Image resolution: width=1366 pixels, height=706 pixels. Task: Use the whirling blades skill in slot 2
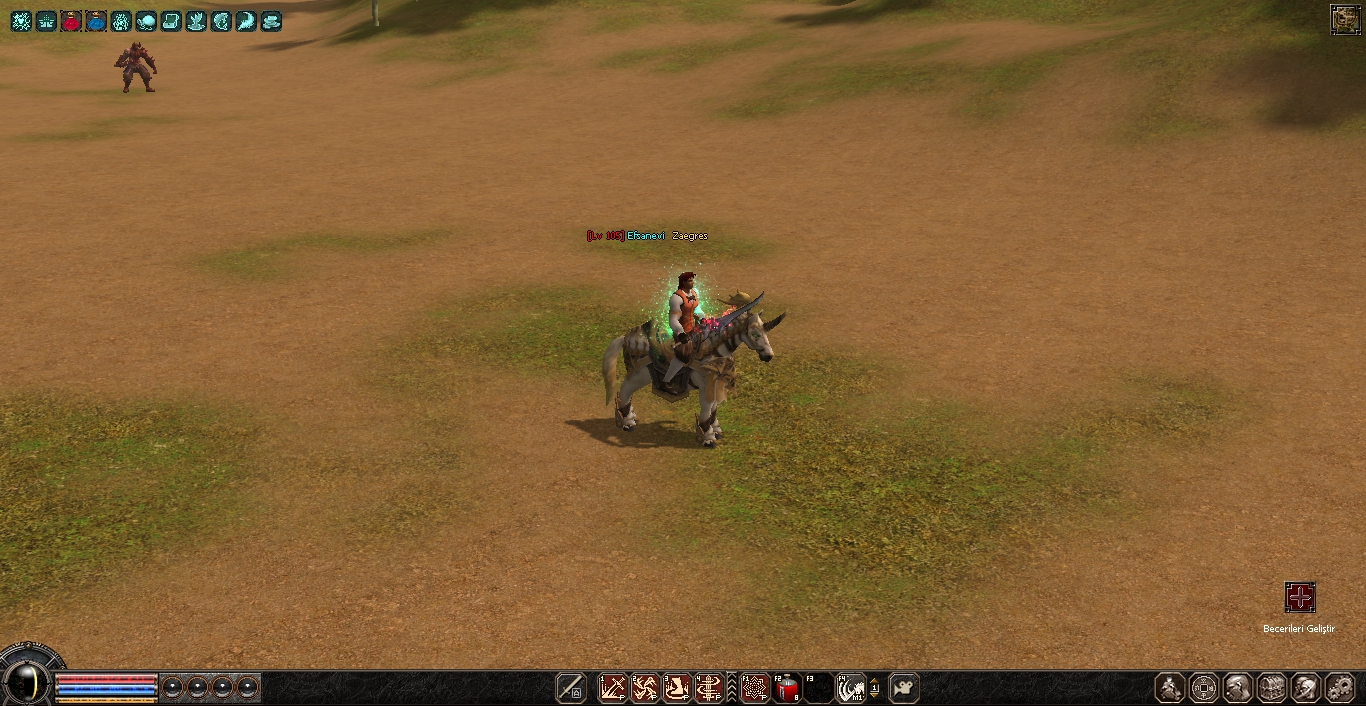tap(644, 688)
